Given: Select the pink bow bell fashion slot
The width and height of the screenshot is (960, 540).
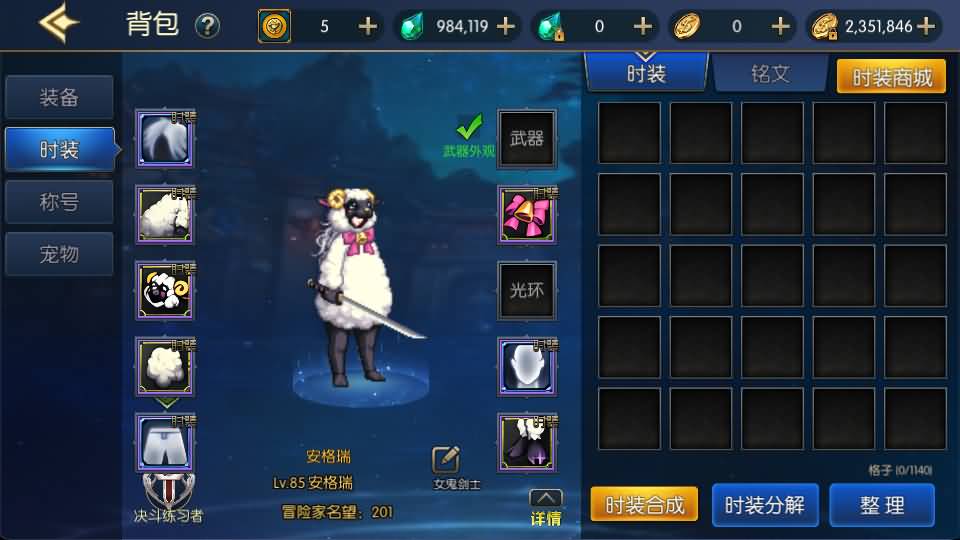Looking at the screenshot, I should point(527,214).
